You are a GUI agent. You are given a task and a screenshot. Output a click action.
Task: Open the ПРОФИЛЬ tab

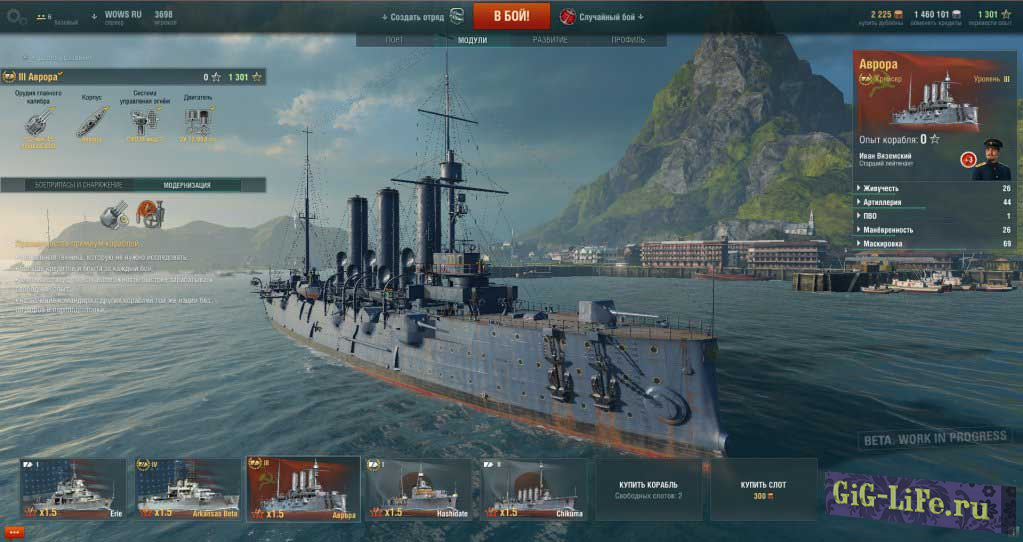click(628, 40)
